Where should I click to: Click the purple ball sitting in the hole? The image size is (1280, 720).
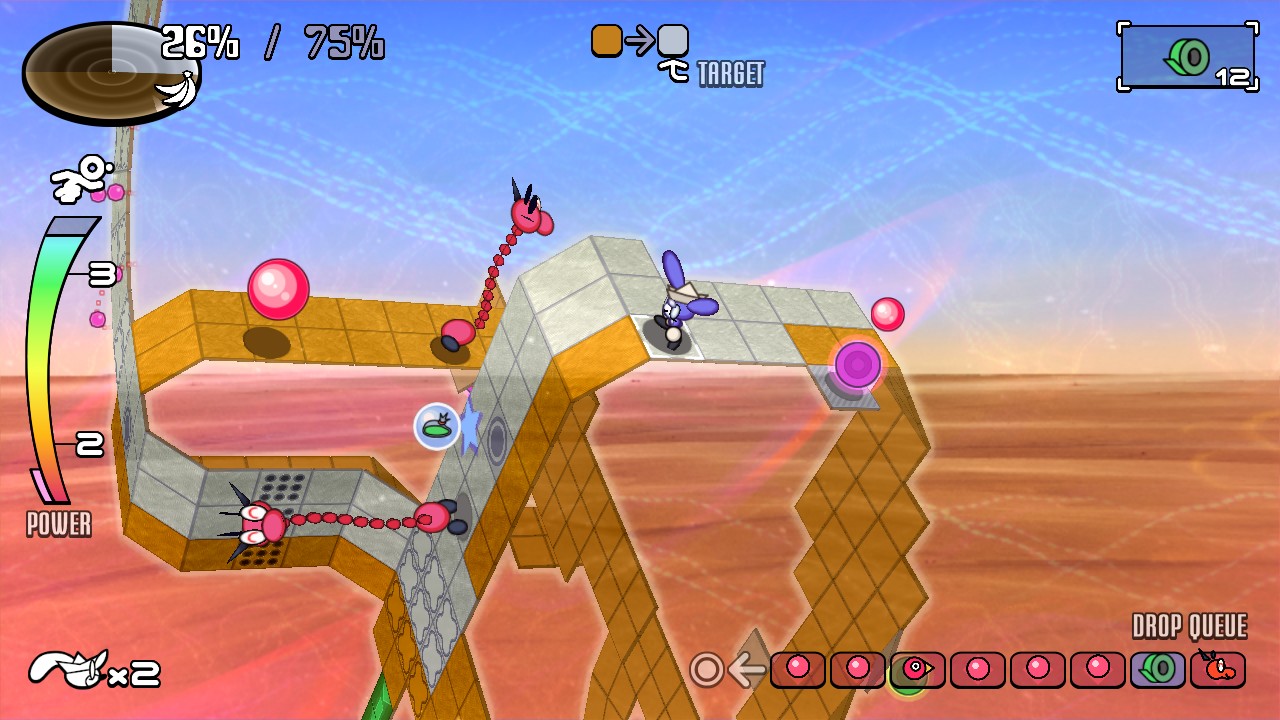pyautogui.click(x=858, y=366)
